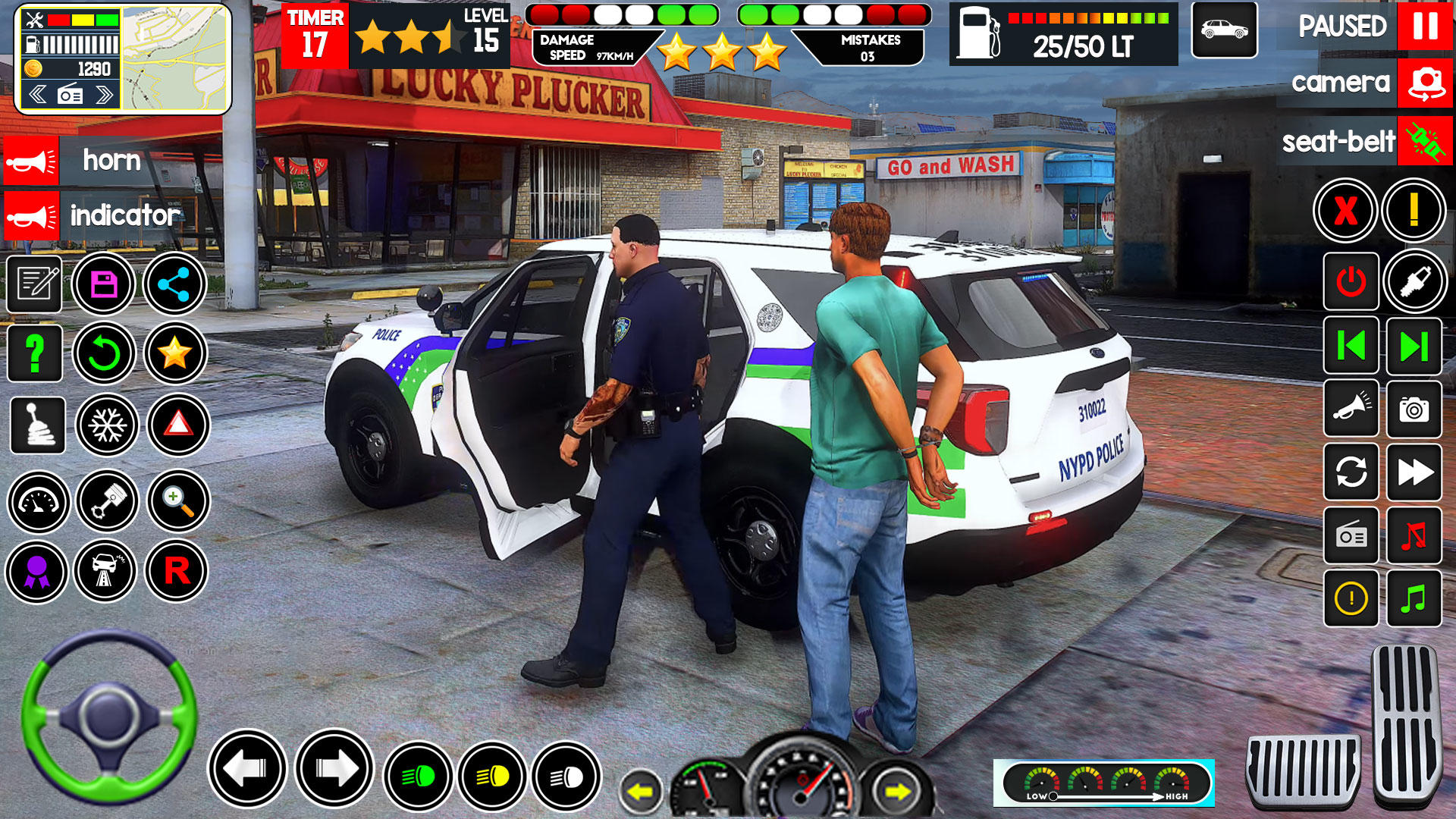This screenshot has height=819, width=1456.
Task: Tap the hazard warning triangle icon
Action: click(179, 426)
